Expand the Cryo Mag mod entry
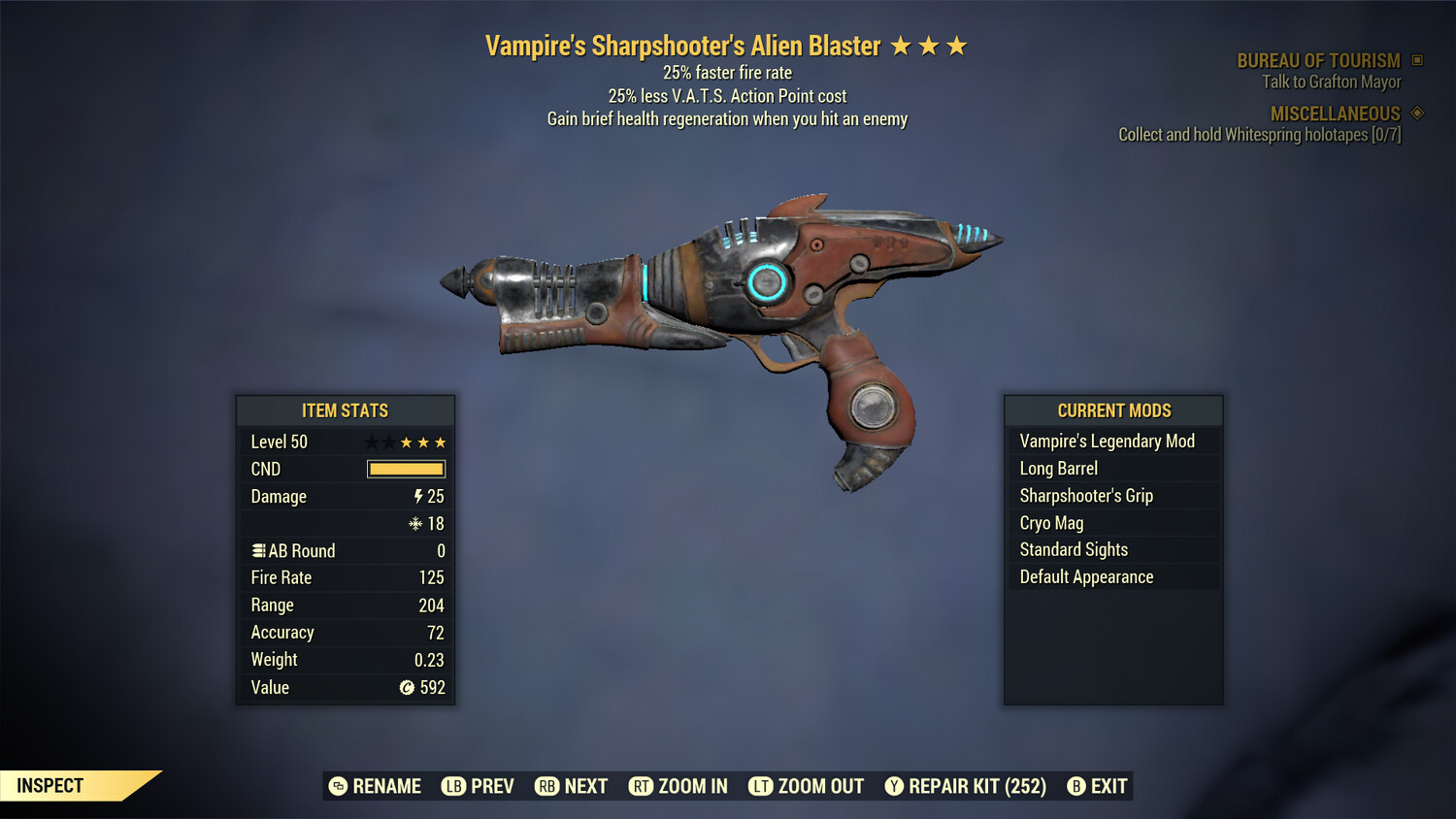 (x=1051, y=522)
